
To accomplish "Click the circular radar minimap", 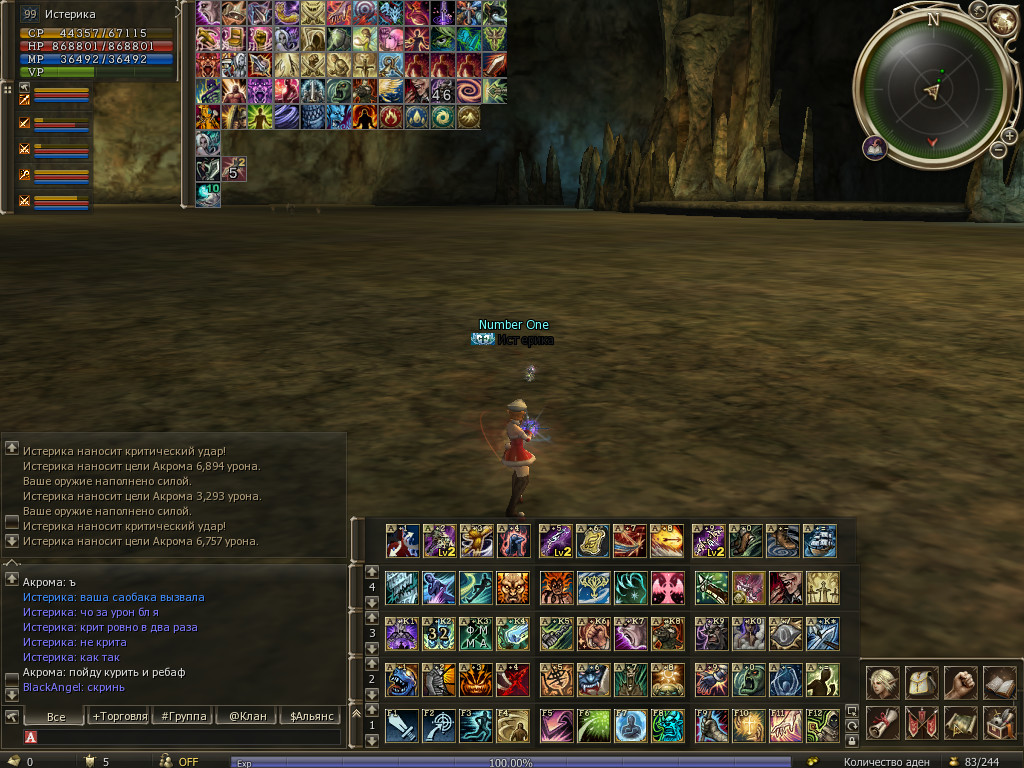I will point(932,90).
